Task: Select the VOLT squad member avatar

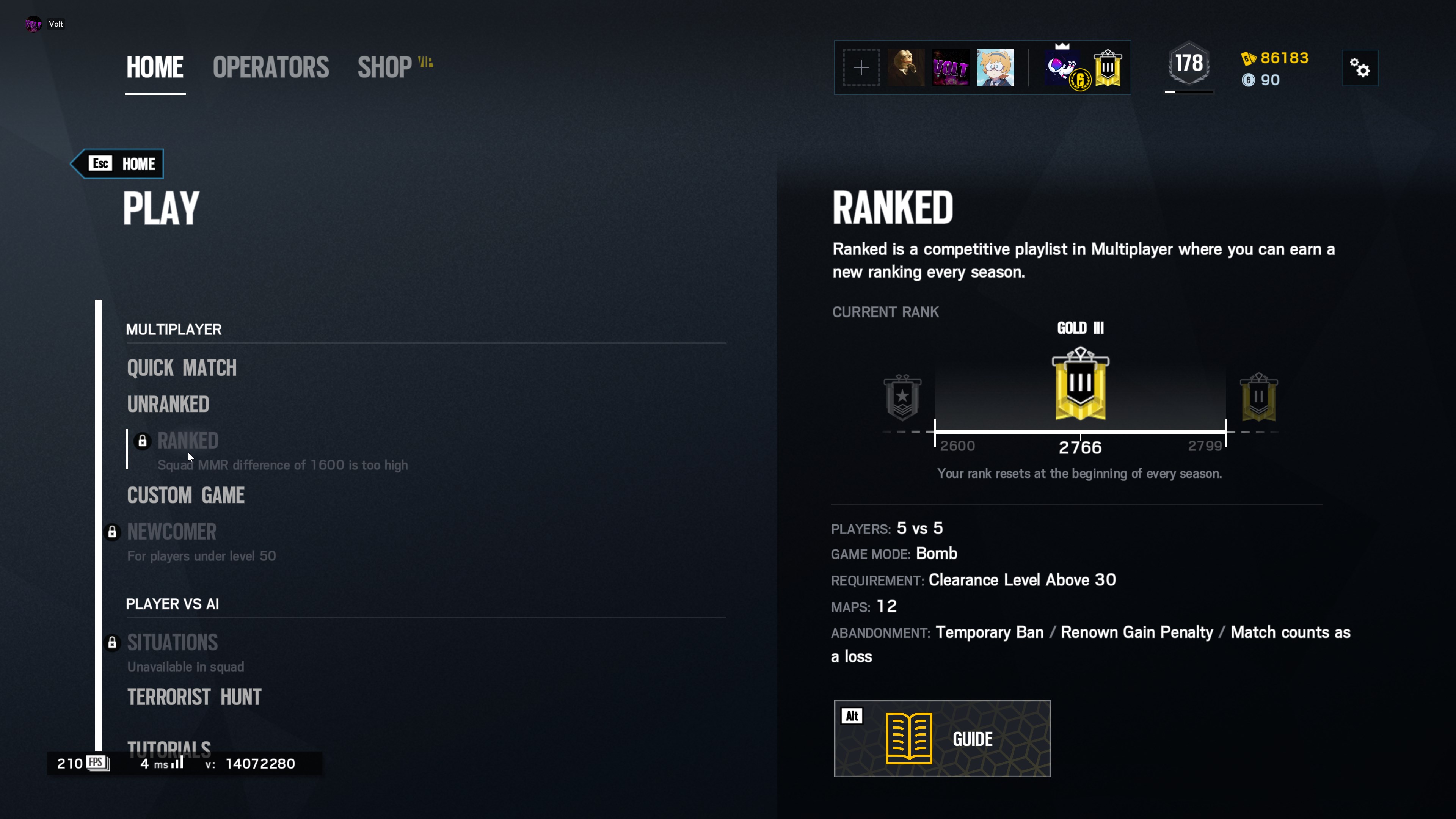Action: [950, 68]
